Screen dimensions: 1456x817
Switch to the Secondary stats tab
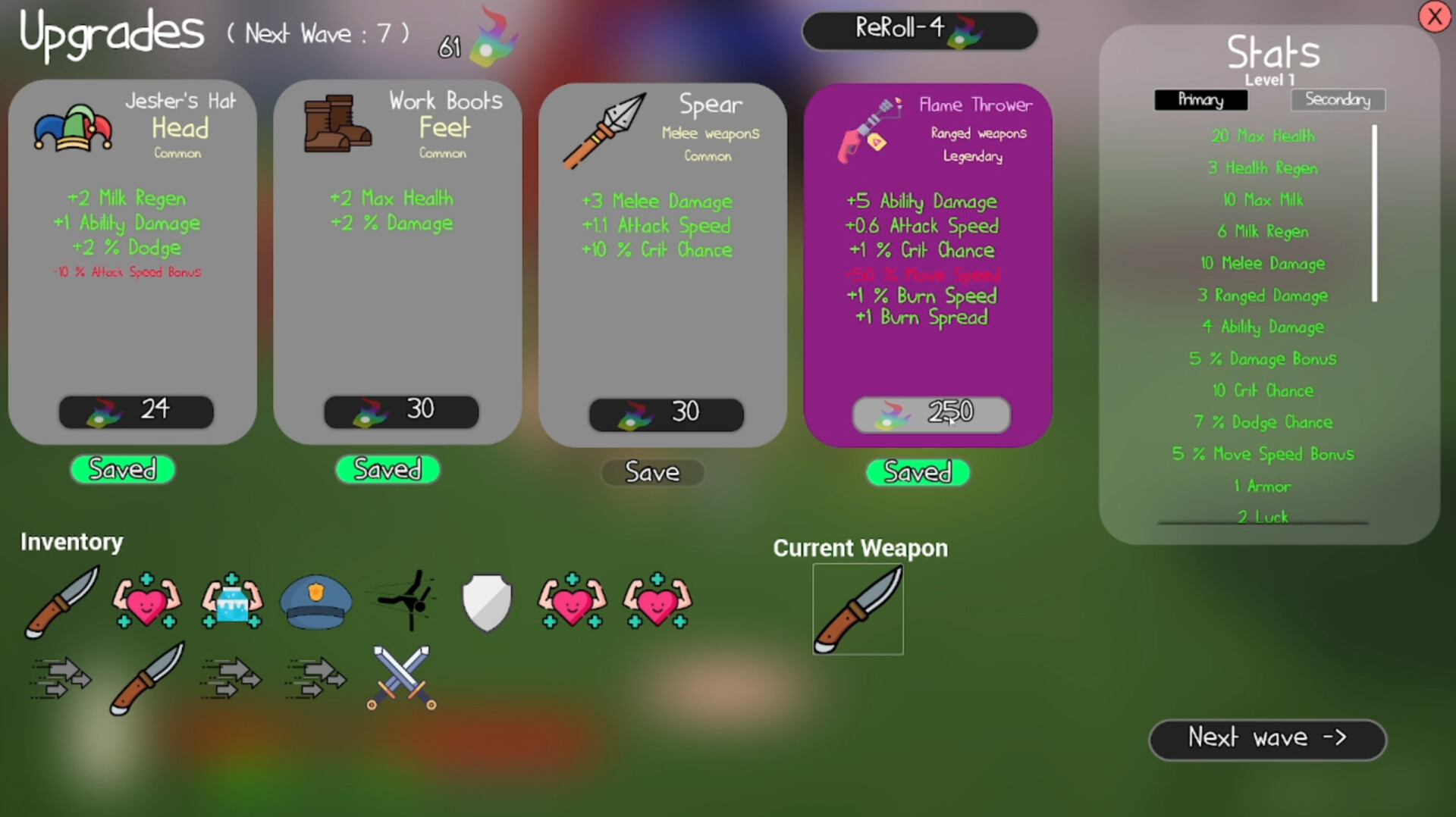[1338, 99]
